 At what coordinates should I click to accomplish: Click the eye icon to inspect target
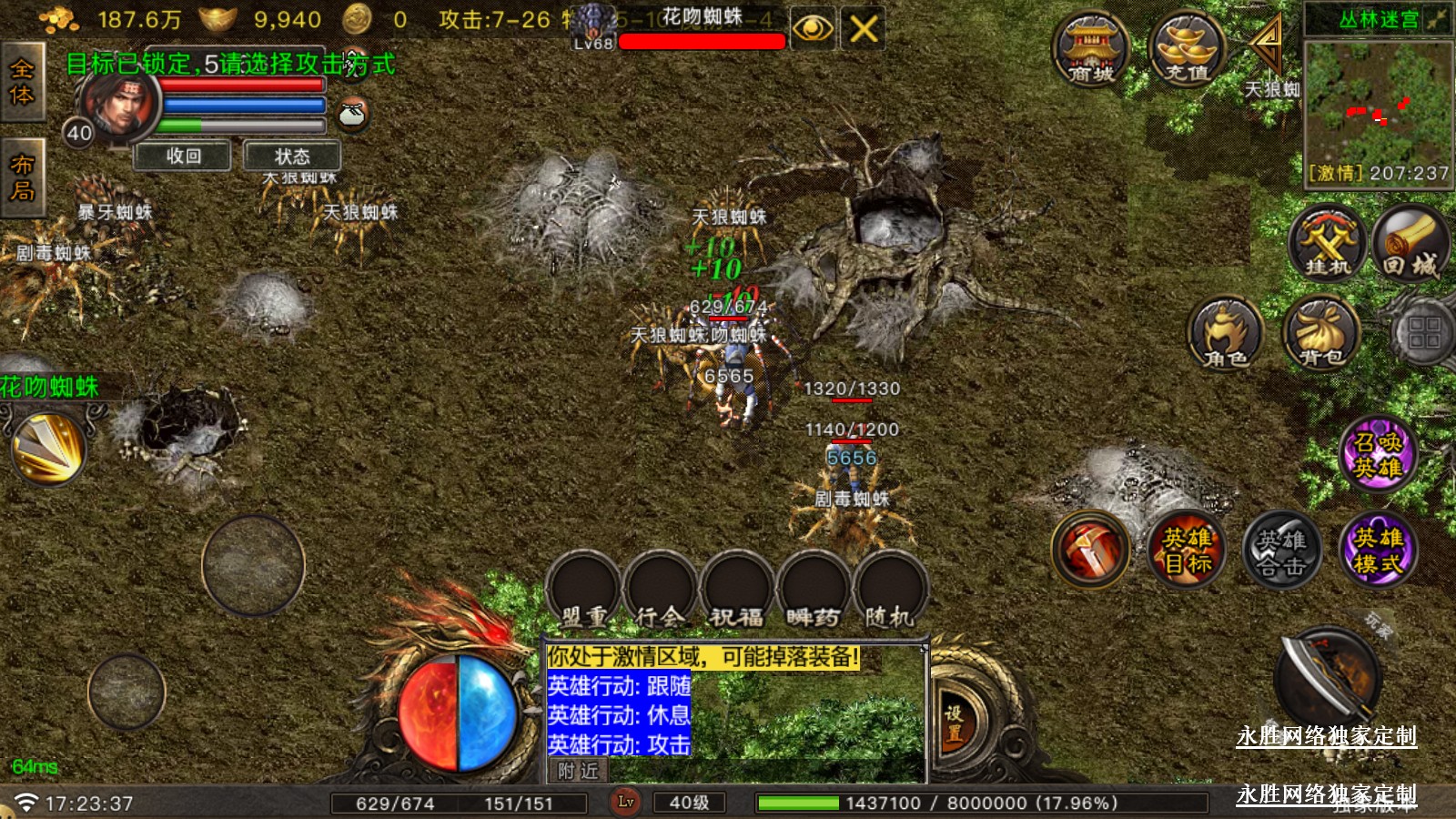[x=812, y=29]
